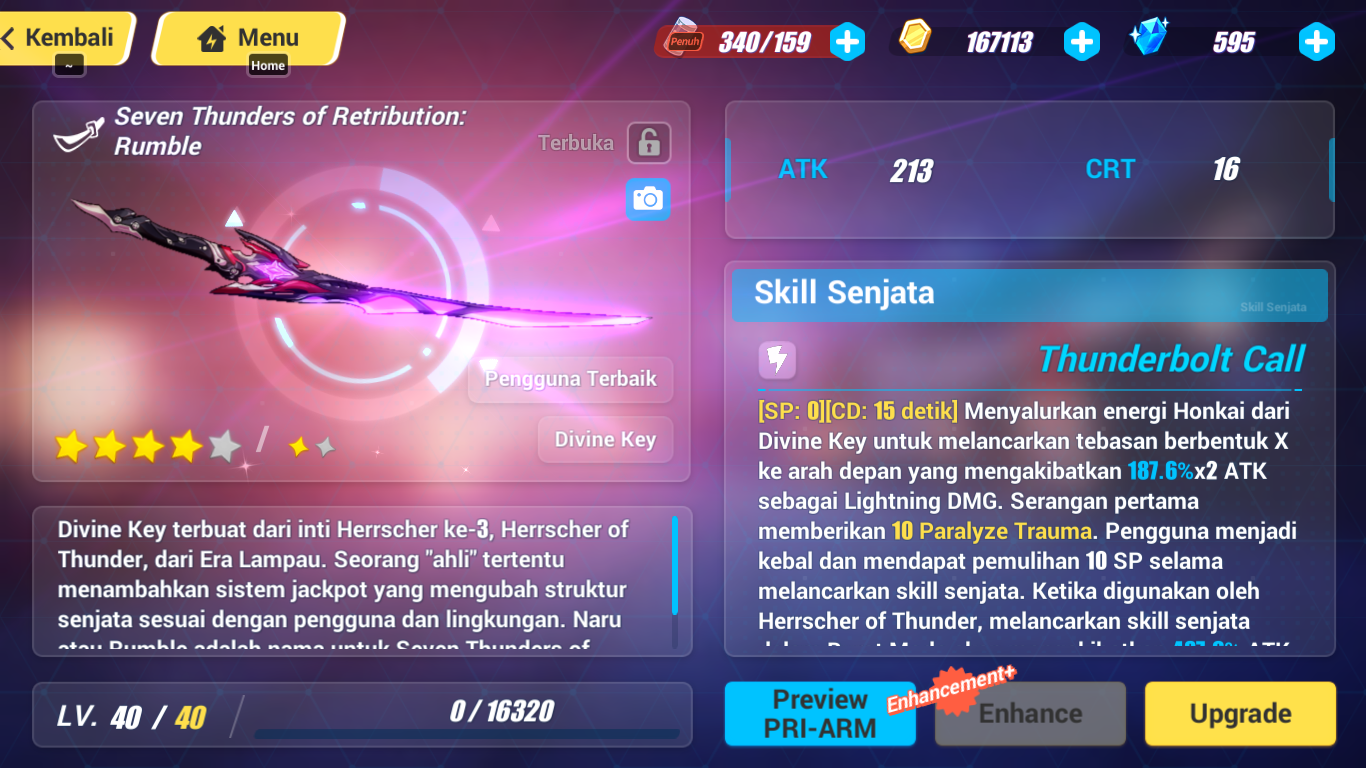Open the Menu from the top bar
Viewport: 1366px width, 768px height.
(x=250, y=37)
